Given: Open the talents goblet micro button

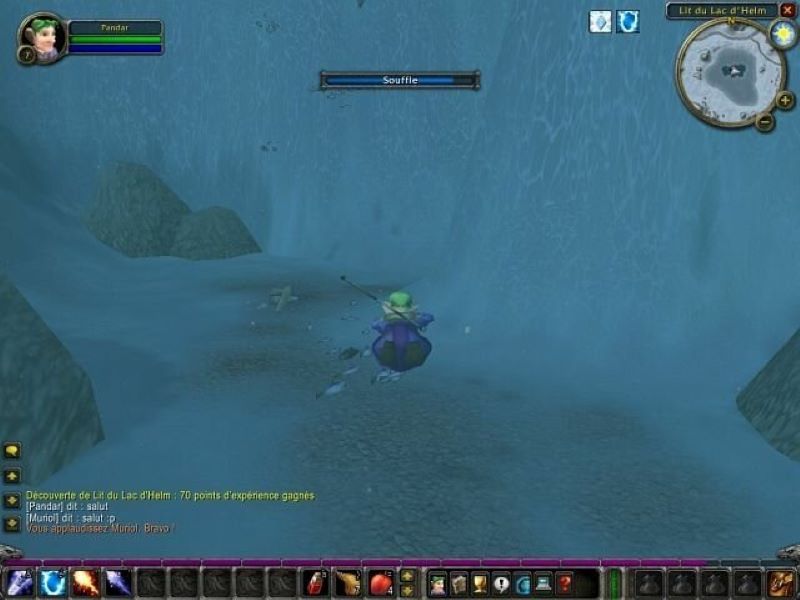Looking at the screenshot, I should 480,583.
